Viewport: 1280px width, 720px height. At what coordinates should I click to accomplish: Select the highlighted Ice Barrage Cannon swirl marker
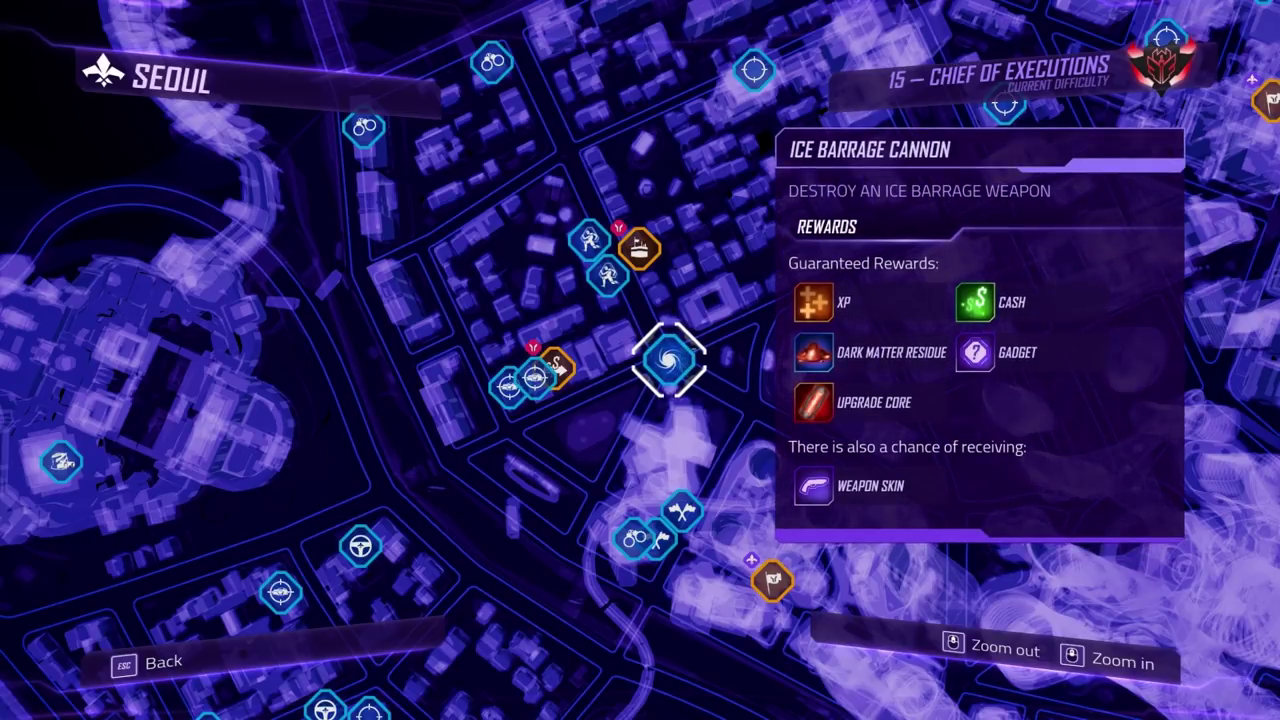669,360
